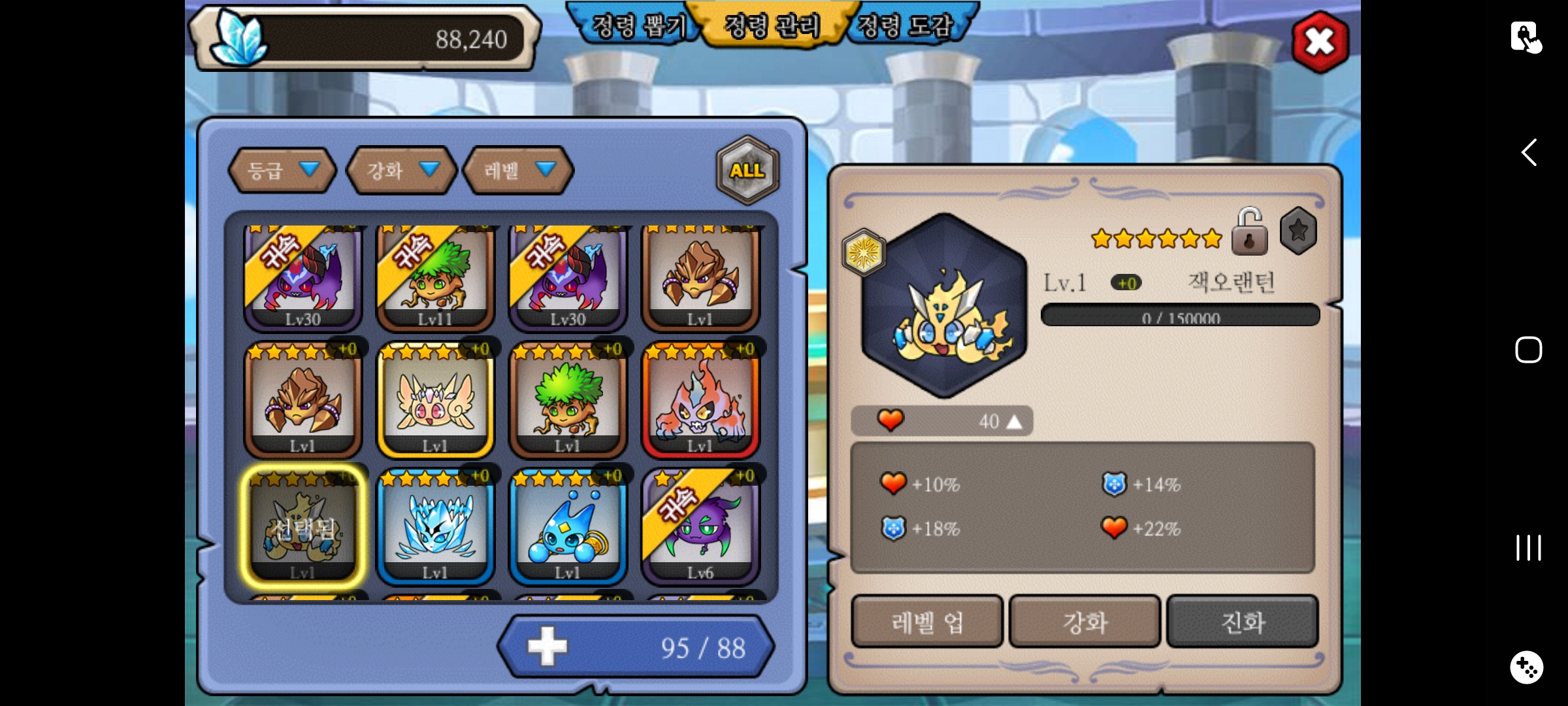The image size is (1568, 706).
Task: Select the Lv6 purple bound spirit
Action: tap(700, 526)
